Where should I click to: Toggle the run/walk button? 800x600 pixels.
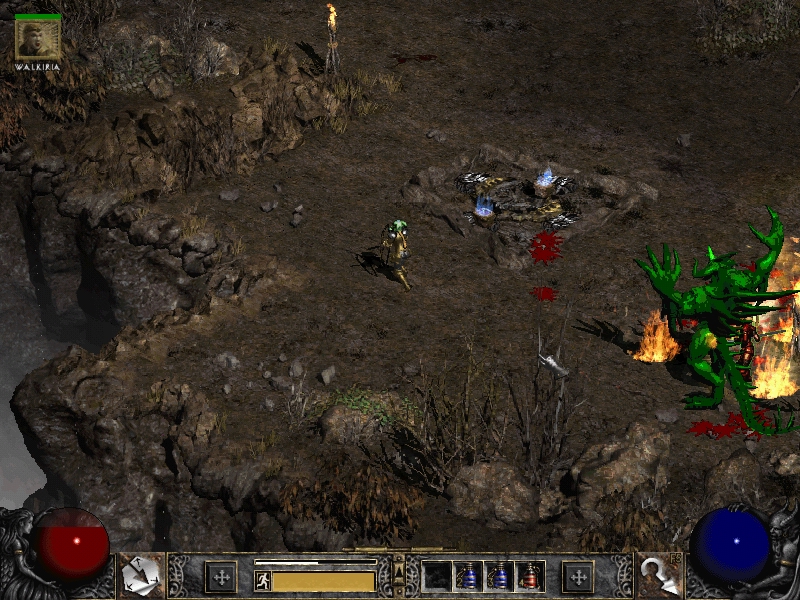click(x=262, y=581)
